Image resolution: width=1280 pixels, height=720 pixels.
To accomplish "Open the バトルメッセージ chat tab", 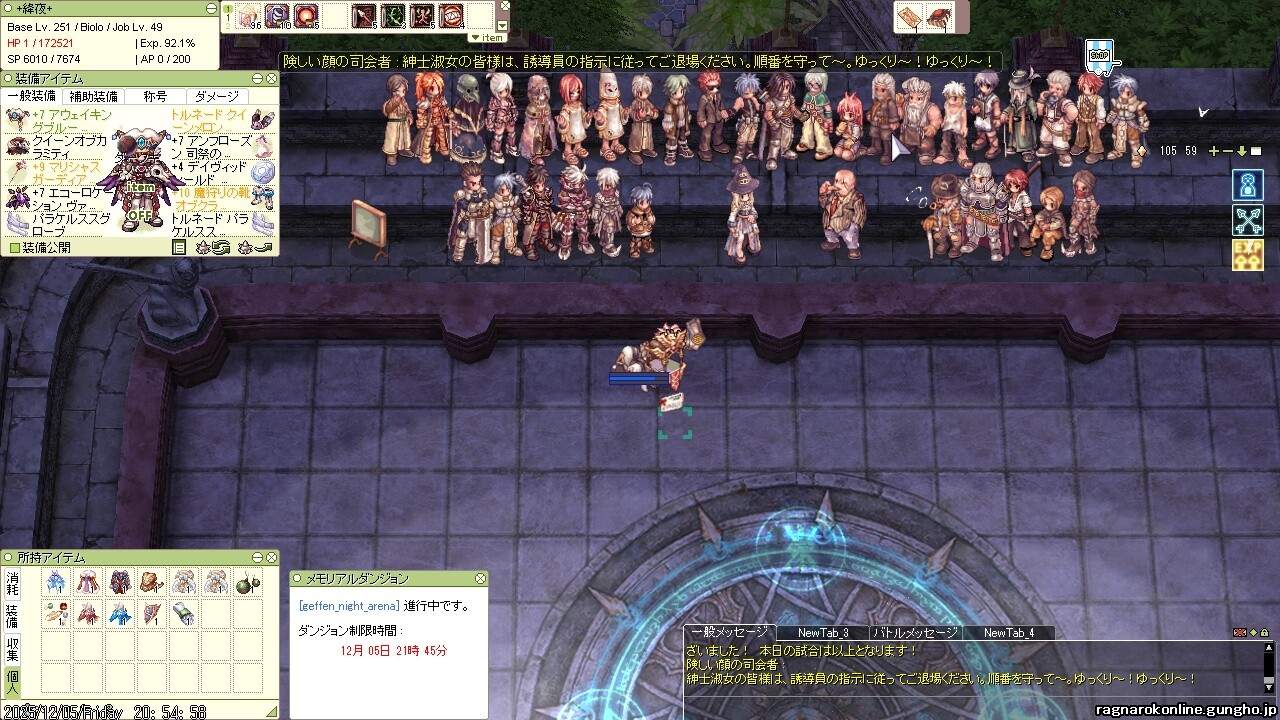I will pos(916,632).
